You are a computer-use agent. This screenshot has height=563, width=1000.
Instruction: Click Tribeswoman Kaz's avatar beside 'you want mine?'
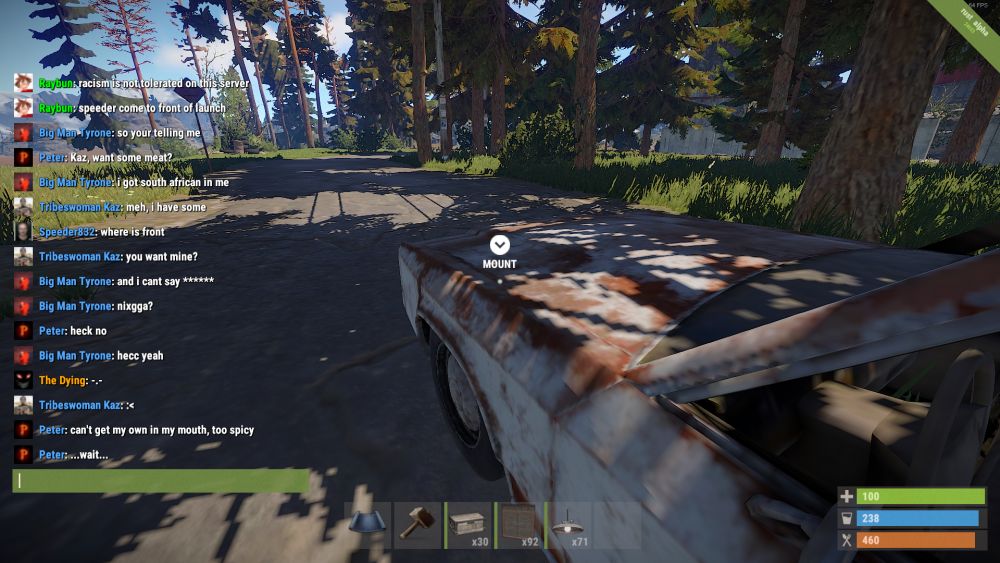click(x=23, y=257)
